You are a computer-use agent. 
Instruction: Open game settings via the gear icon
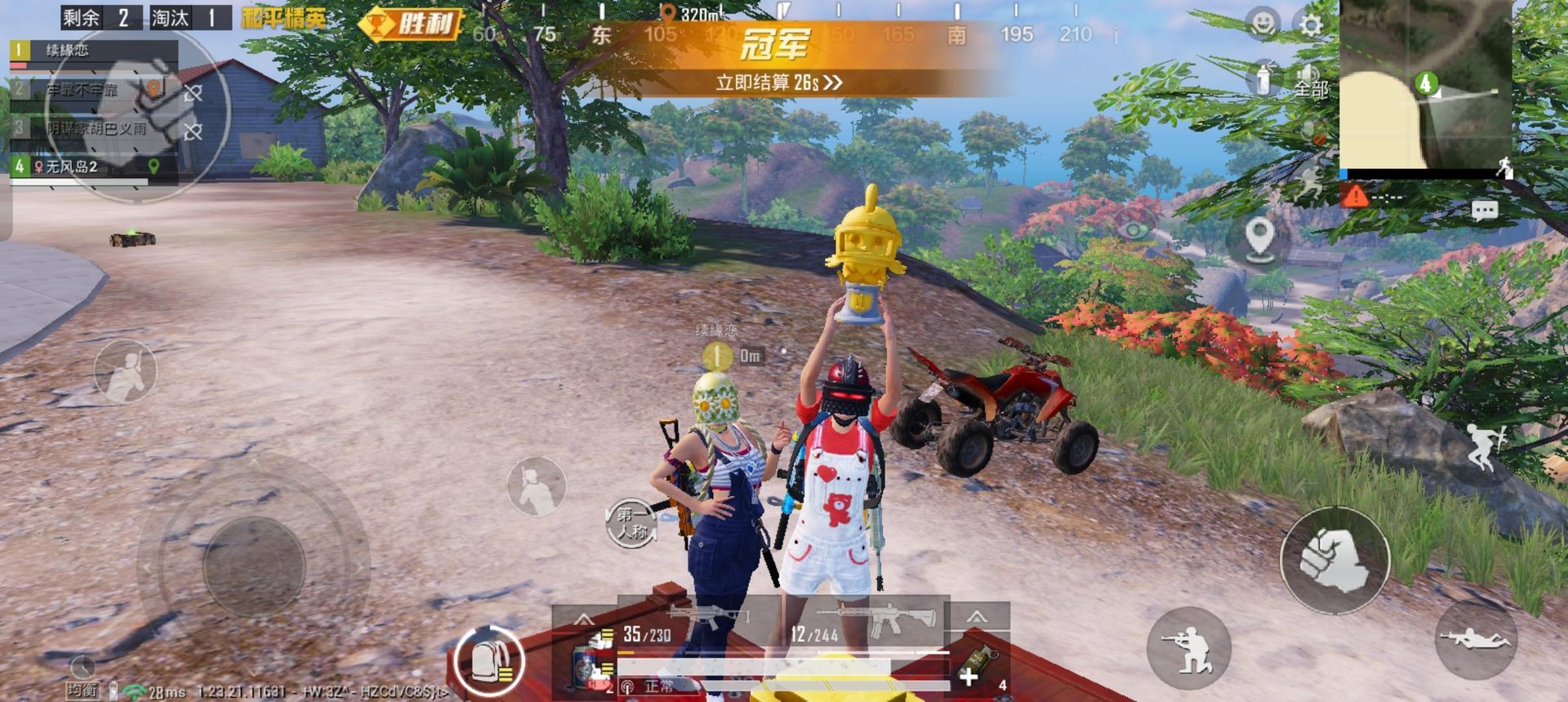click(1309, 24)
